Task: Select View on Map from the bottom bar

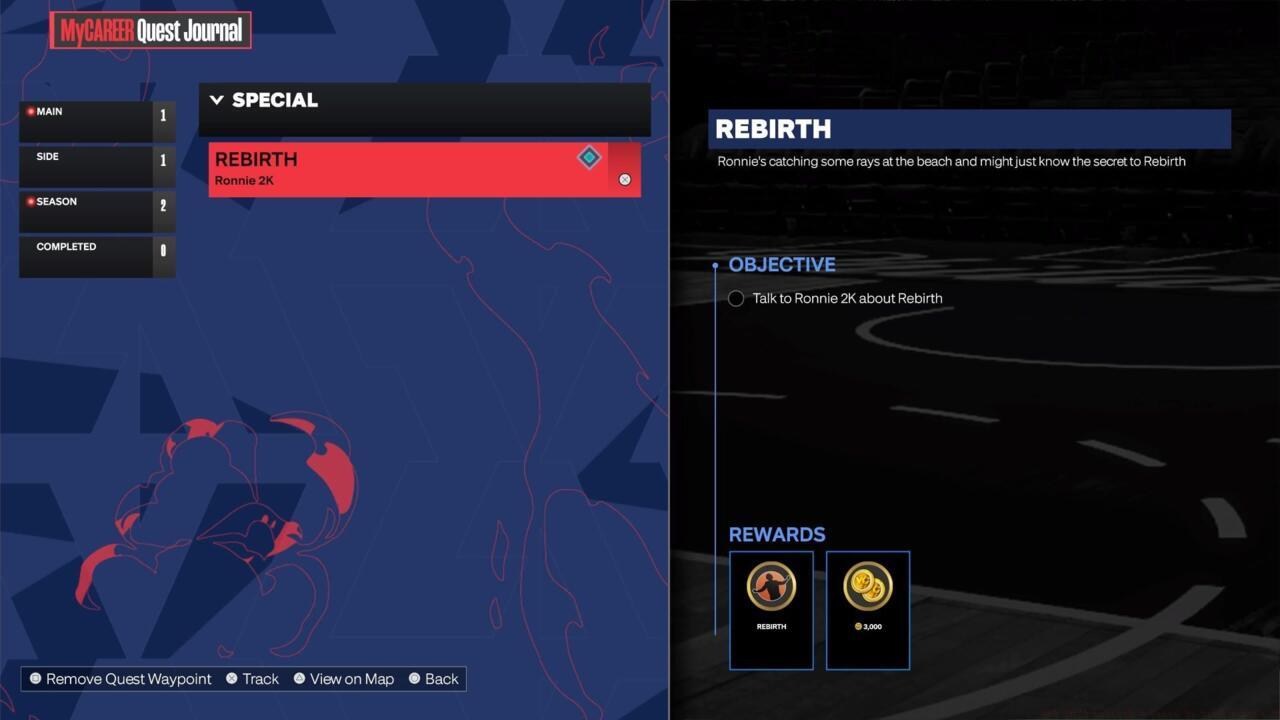Action: pyautogui.click(x=349, y=678)
